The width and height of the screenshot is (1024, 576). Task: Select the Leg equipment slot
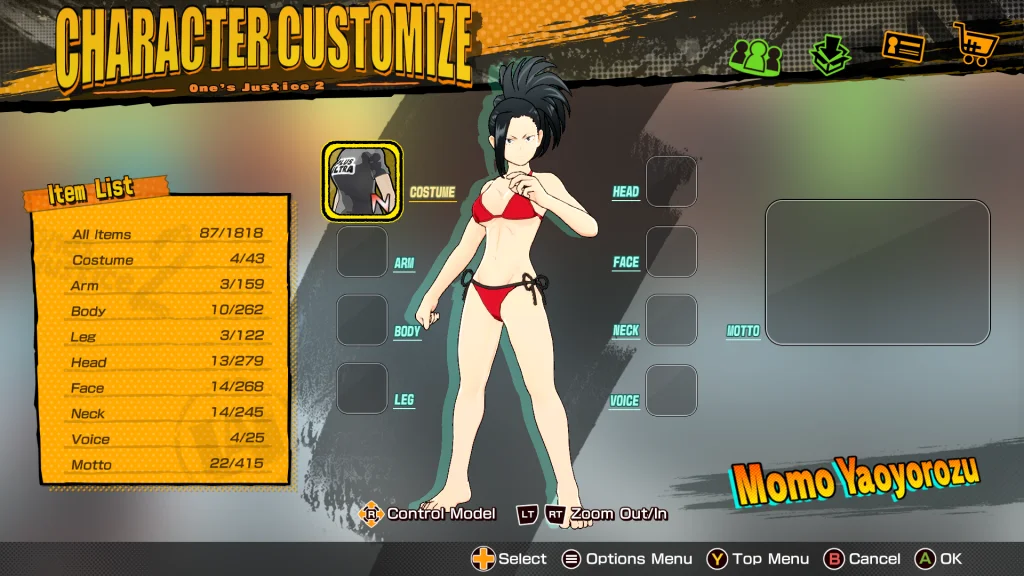pos(361,388)
